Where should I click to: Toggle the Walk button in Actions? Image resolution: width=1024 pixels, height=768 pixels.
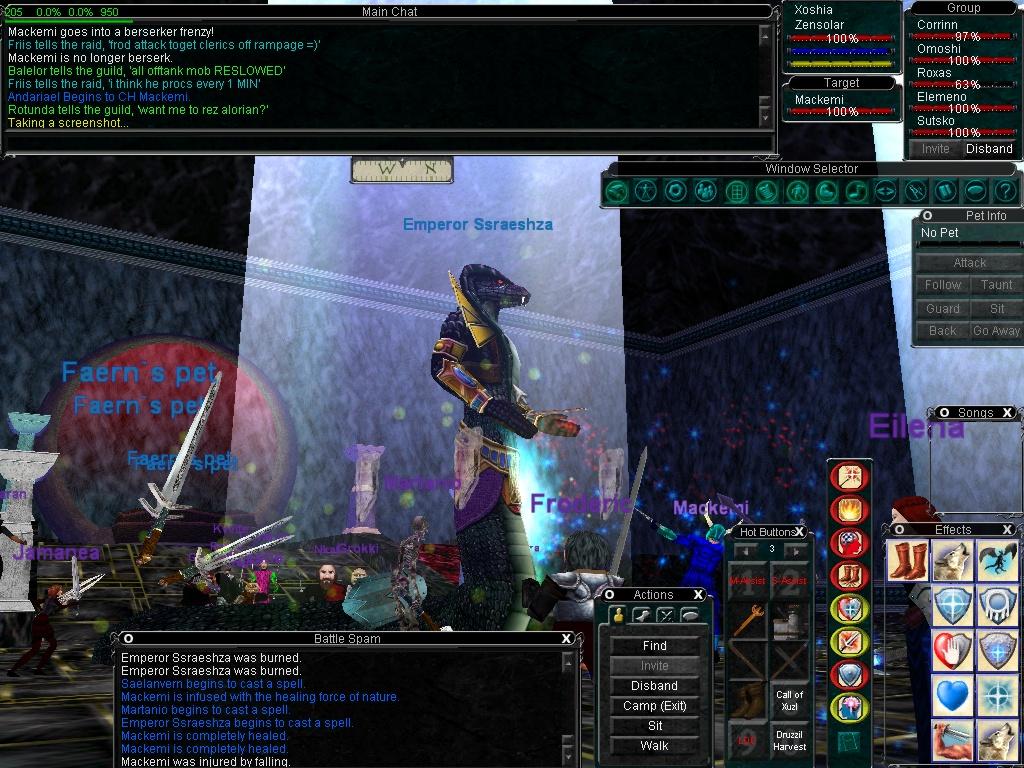coord(654,746)
